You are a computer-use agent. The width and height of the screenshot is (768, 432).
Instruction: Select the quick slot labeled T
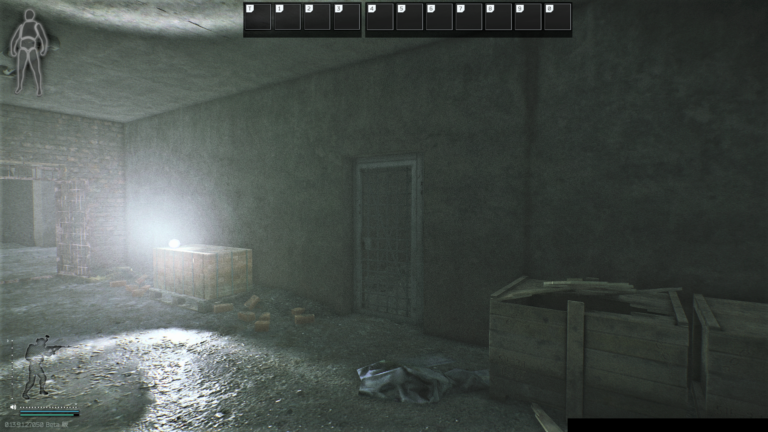tap(258, 17)
